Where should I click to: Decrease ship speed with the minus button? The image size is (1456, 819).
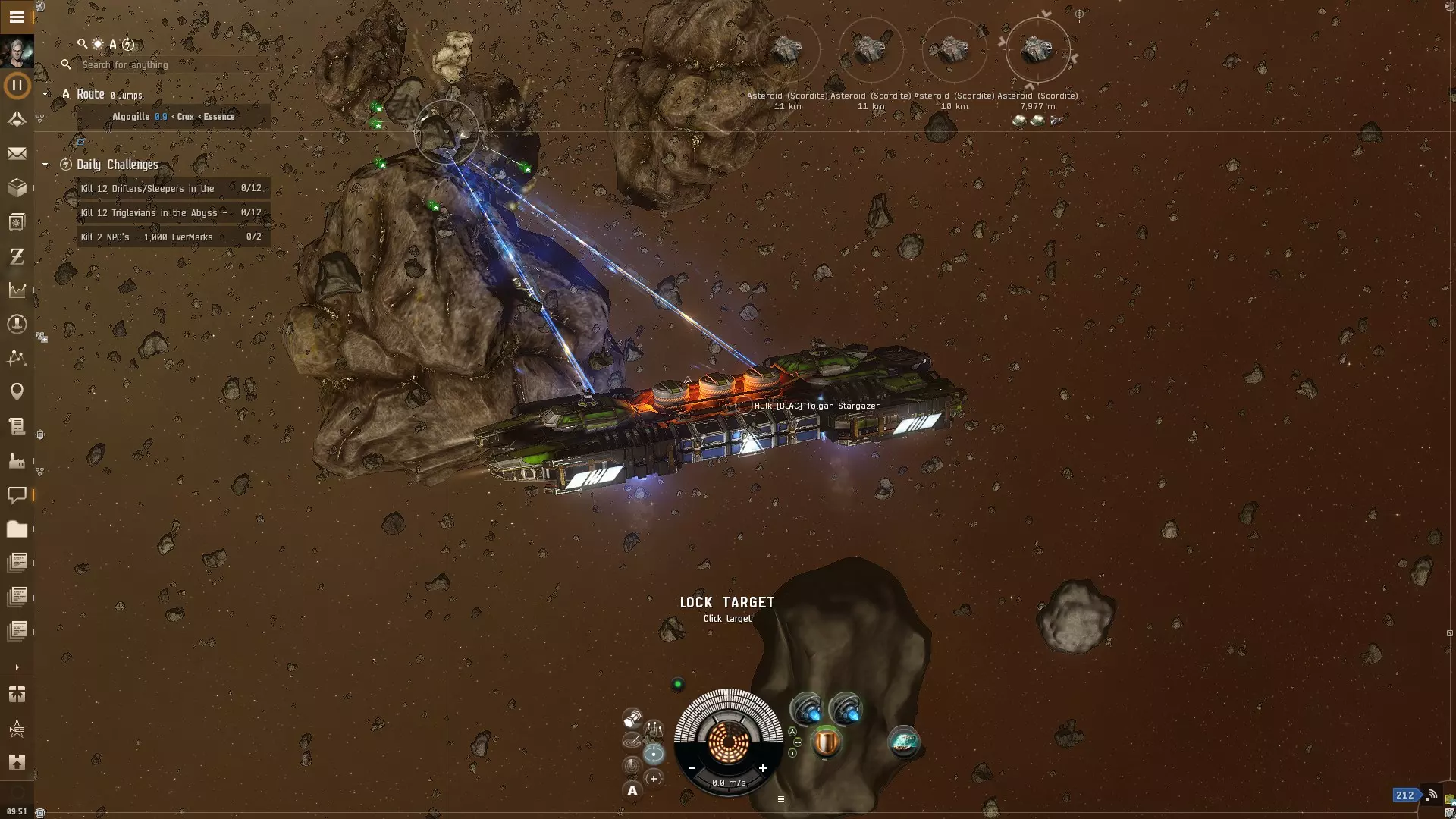coord(692,768)
